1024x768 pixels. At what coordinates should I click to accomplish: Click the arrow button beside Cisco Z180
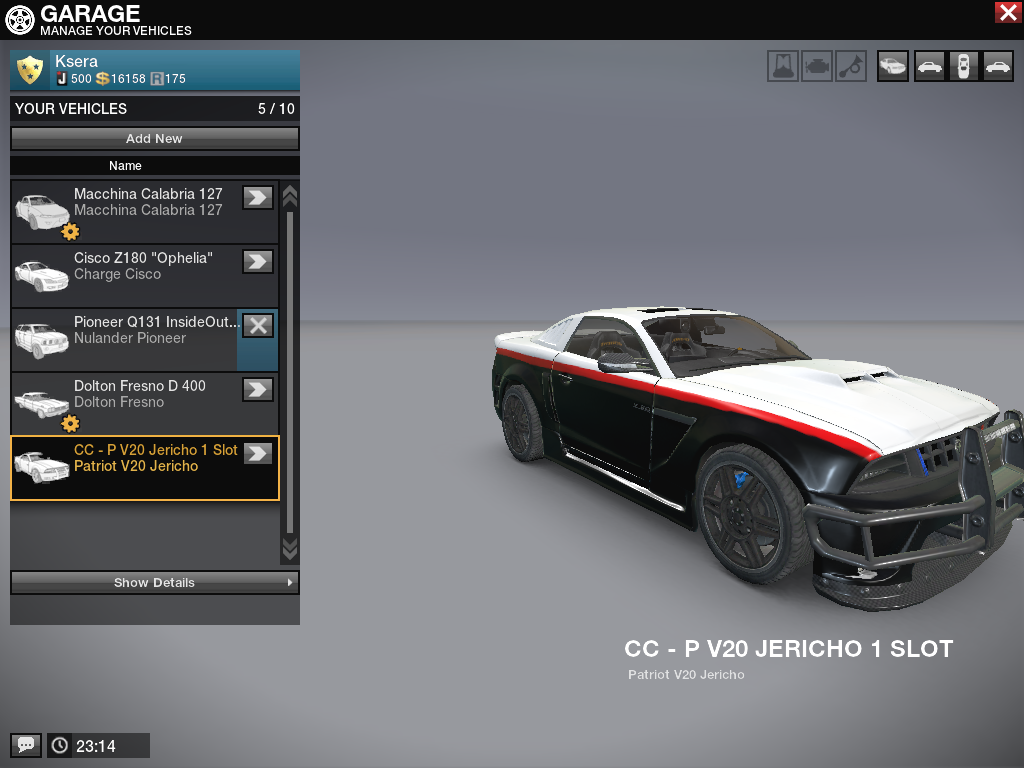(x=258, y=261)
